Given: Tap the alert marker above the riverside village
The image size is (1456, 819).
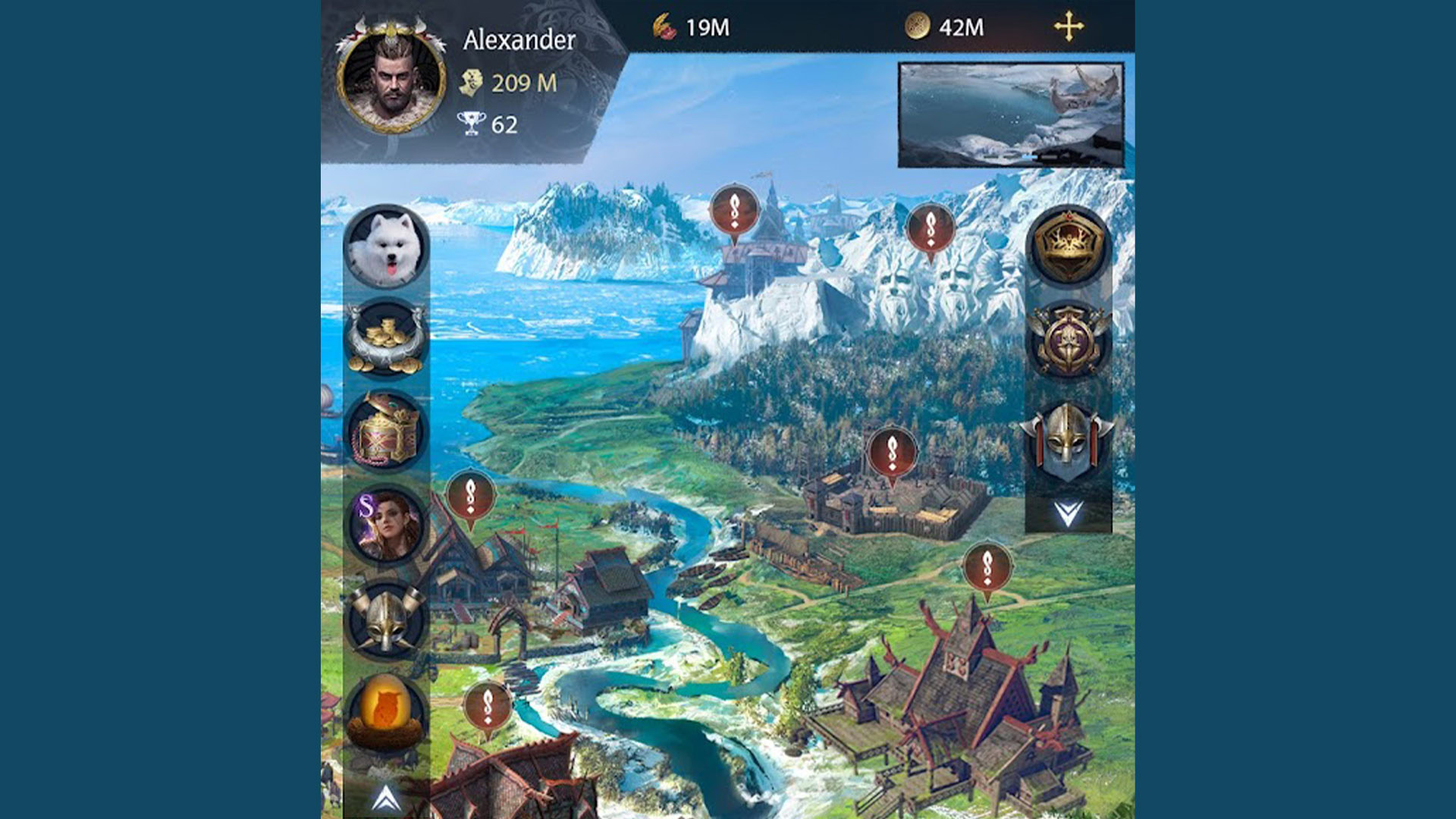Looking at the screenshot, I should coord(471,496).
